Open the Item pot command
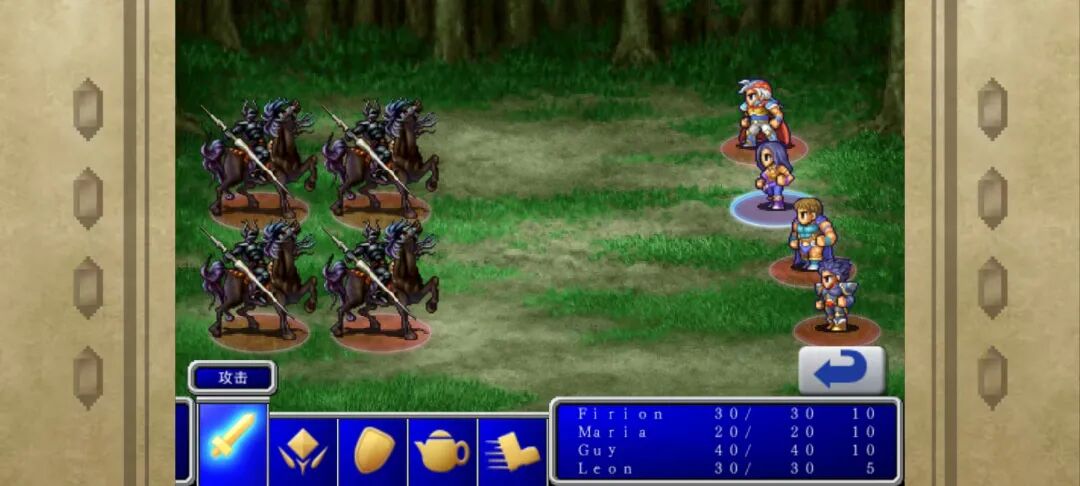Viewport: 1080px width, 486px height. [442, 451]
